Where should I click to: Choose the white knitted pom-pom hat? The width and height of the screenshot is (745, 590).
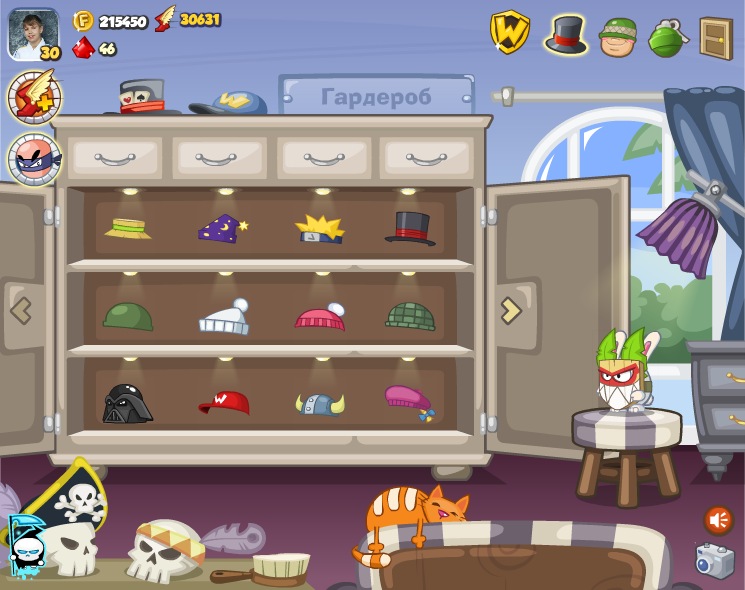[224, 317]
